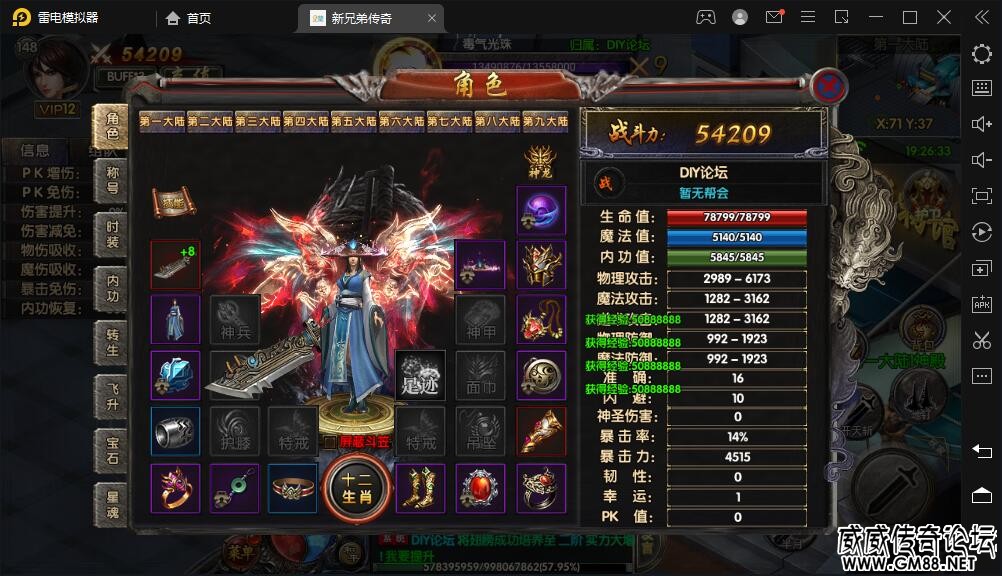Select the red gem medal slot
The width and height of the screenshot is (1002, 576).
tap(481, 488)
